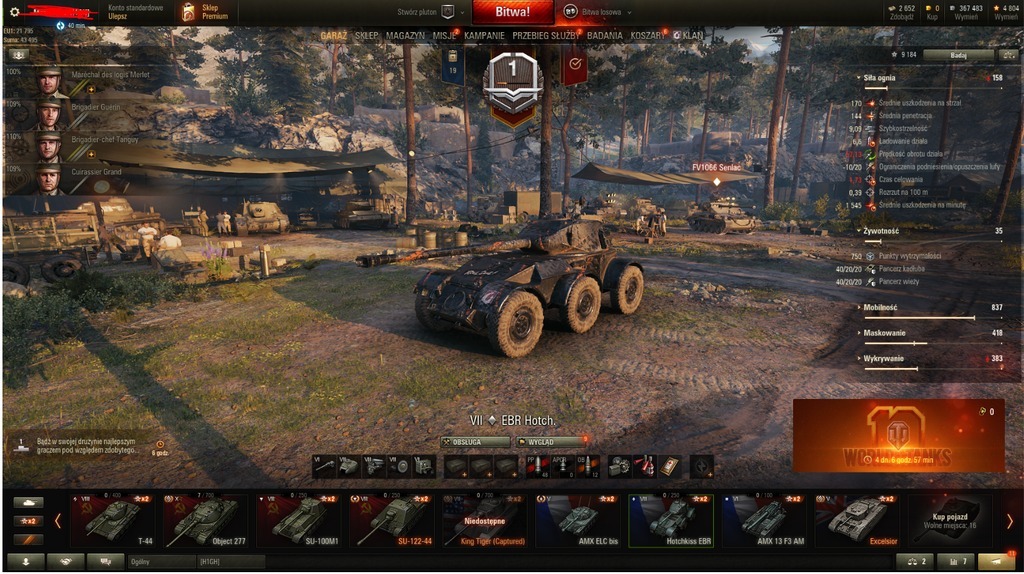Open the Kampanie tab

[485, 35]
